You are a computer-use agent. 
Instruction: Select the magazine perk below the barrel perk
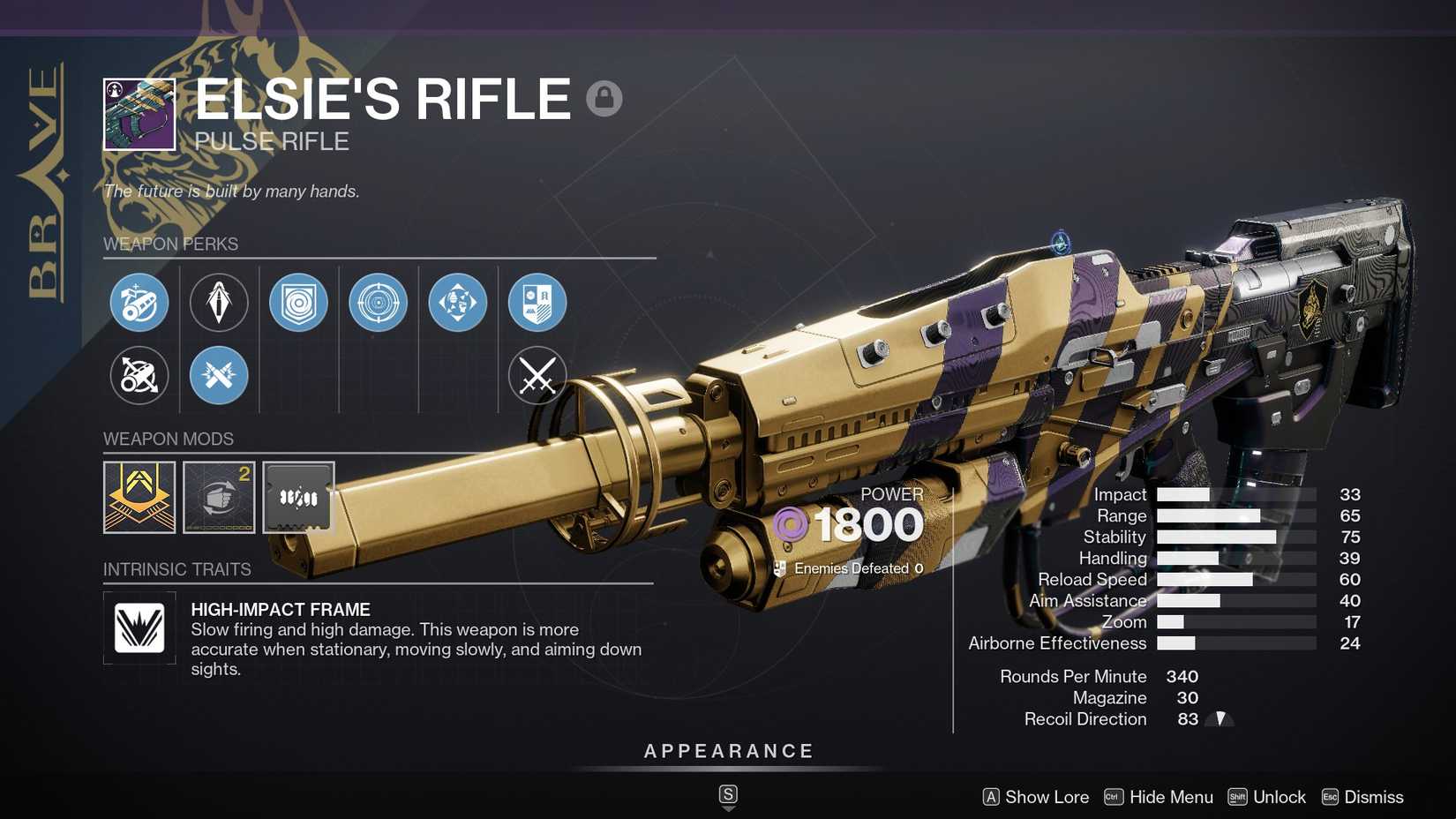tap(139, 375)
